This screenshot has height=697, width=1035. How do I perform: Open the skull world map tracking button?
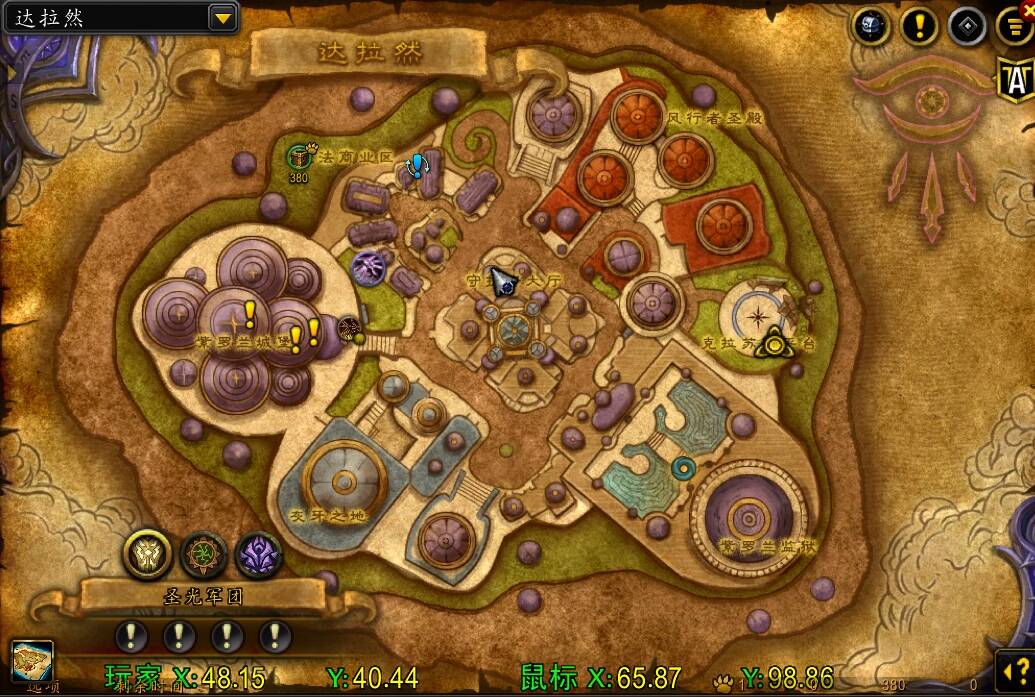[x=871, y=26]
